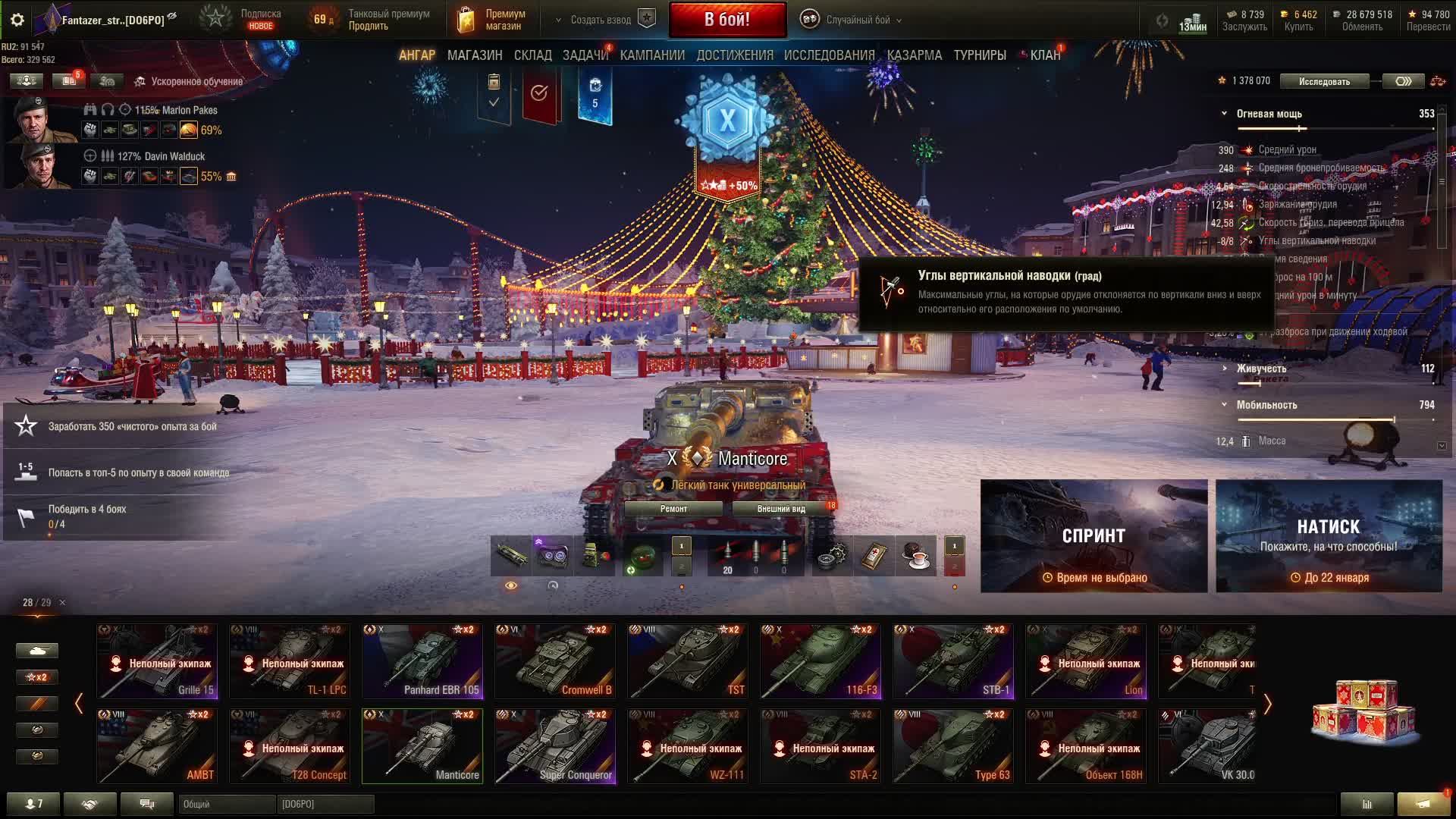The height and width of the screenshot is (819, 1456).
Task: Go to the ИССЛЕДОВАНИЯ tab
Action: (x=829, y=55)
